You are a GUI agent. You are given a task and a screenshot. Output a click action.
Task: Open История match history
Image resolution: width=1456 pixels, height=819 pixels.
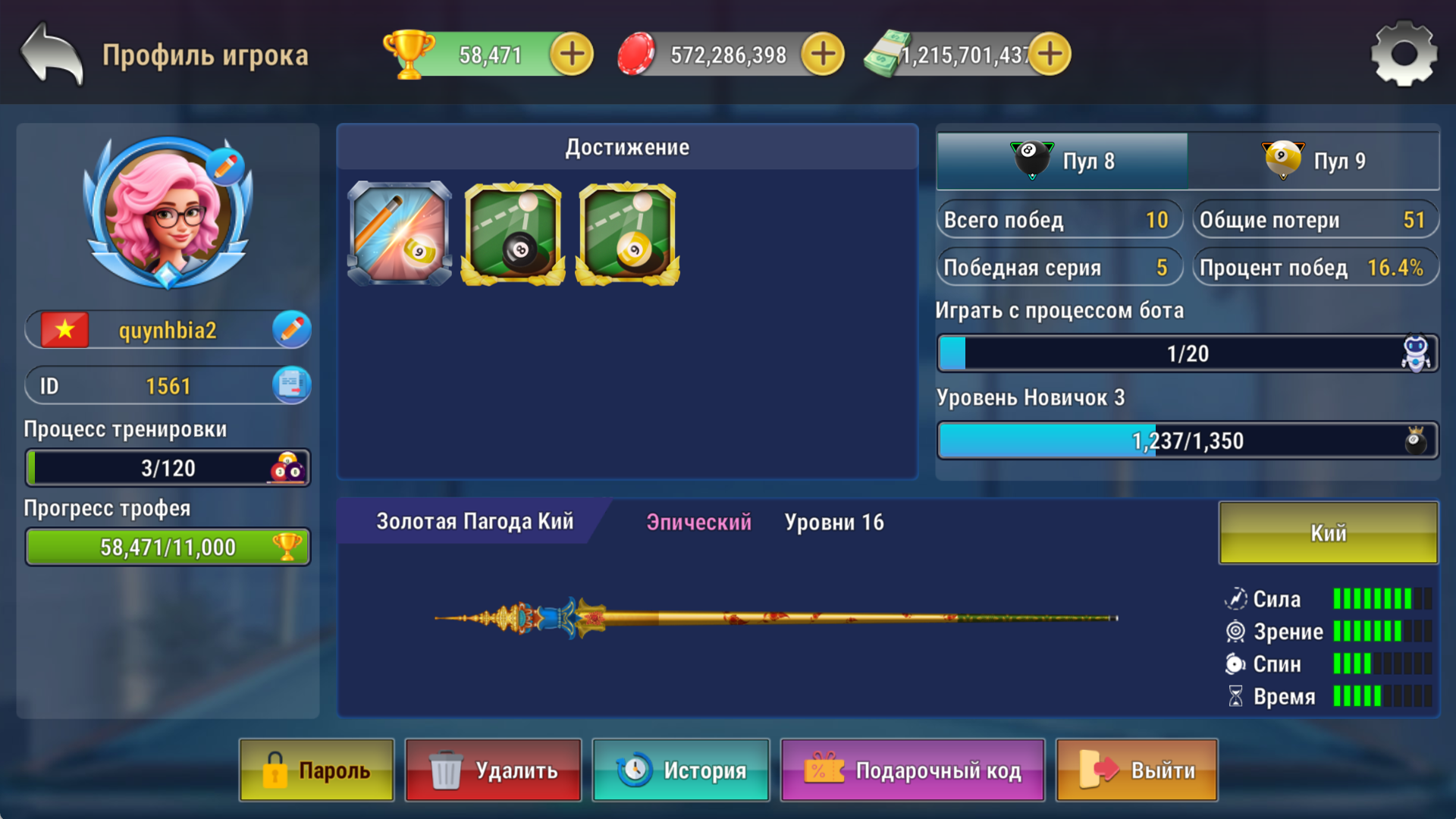(680, 770)
